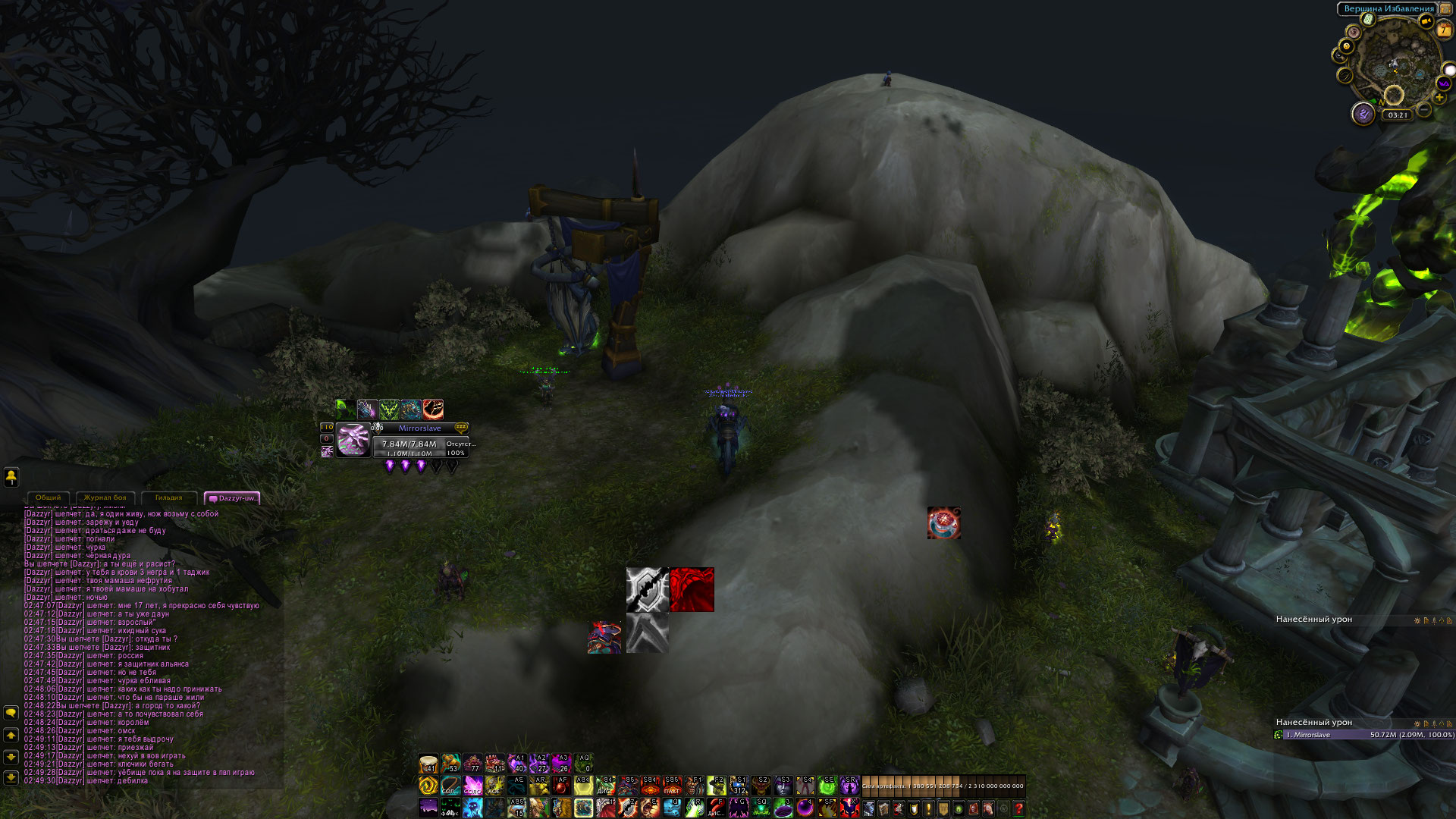The height and width of the screenshot is (819, 1456).
Task: Open the Dazzyr whisper tab
Action: pos(233,498)
